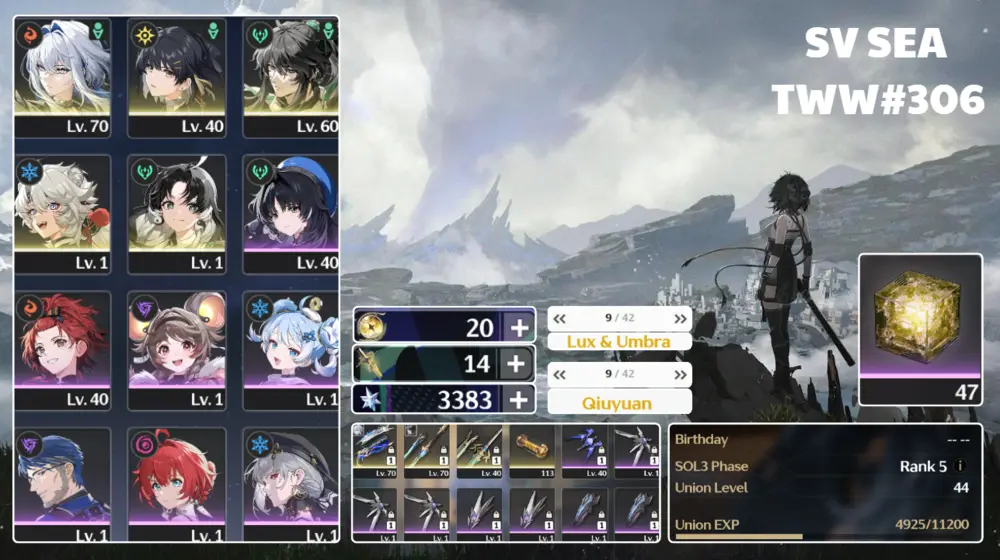The width and height of the screenshot is (1000, 560).
Task: Add more gold coin currency (20)
Action: (518, 327)
